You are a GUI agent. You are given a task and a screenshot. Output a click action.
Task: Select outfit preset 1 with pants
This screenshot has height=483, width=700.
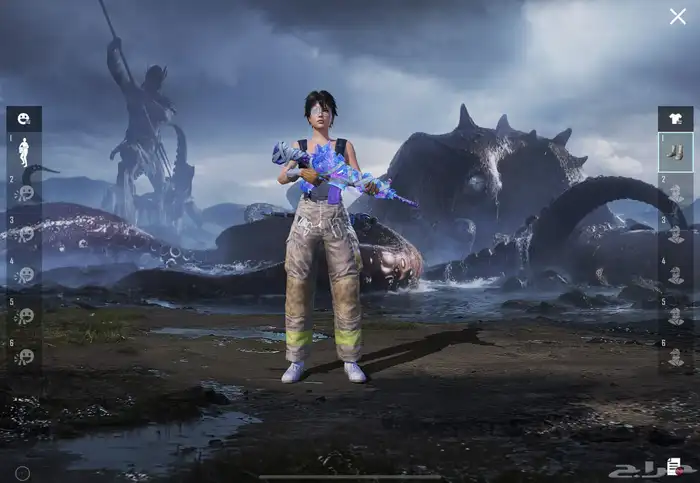675,152
